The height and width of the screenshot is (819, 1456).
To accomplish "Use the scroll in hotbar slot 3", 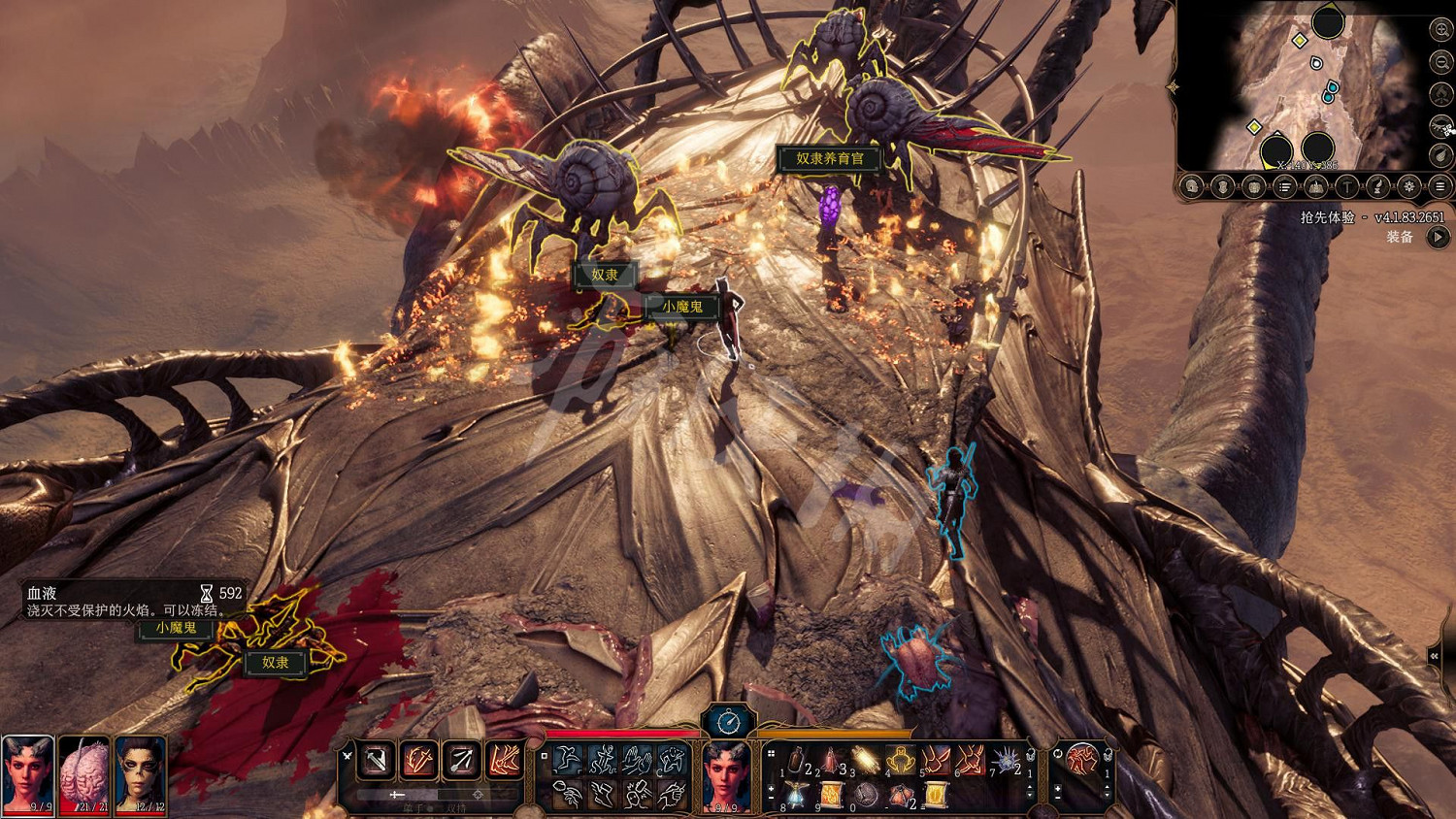I will [x=866, y=761].
